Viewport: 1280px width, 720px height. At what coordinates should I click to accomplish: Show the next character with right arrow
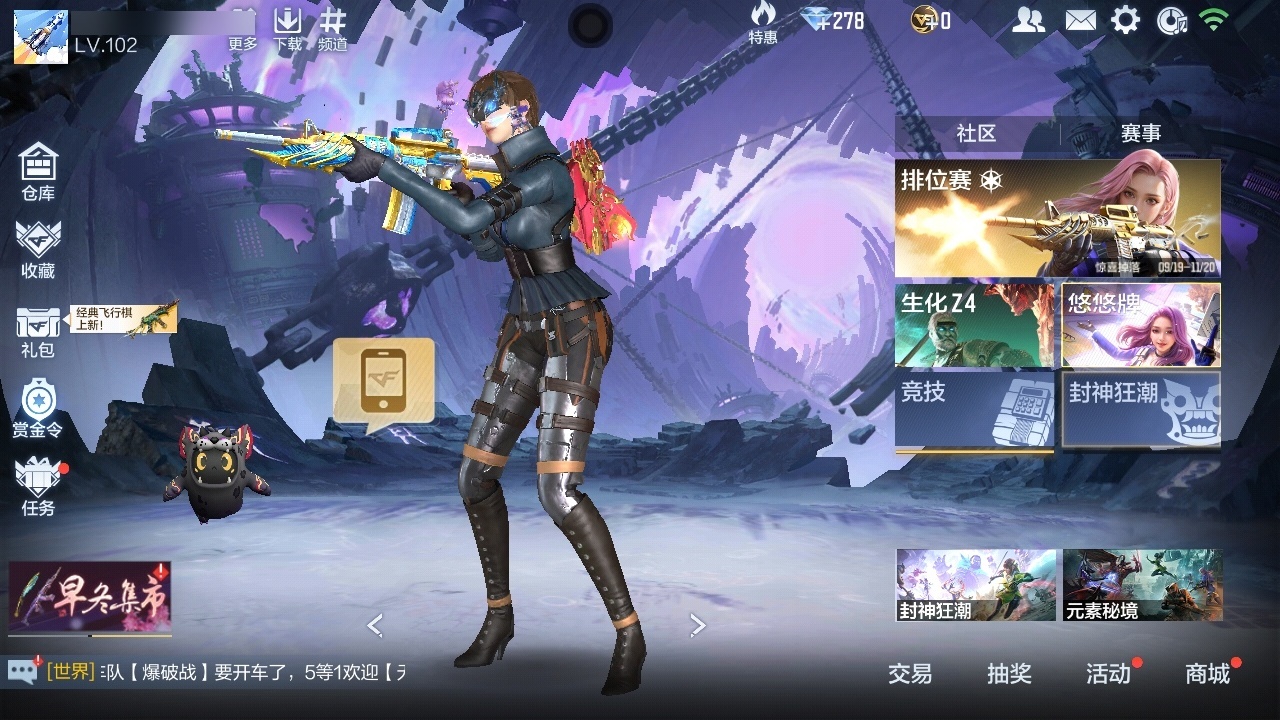[698, 626]
